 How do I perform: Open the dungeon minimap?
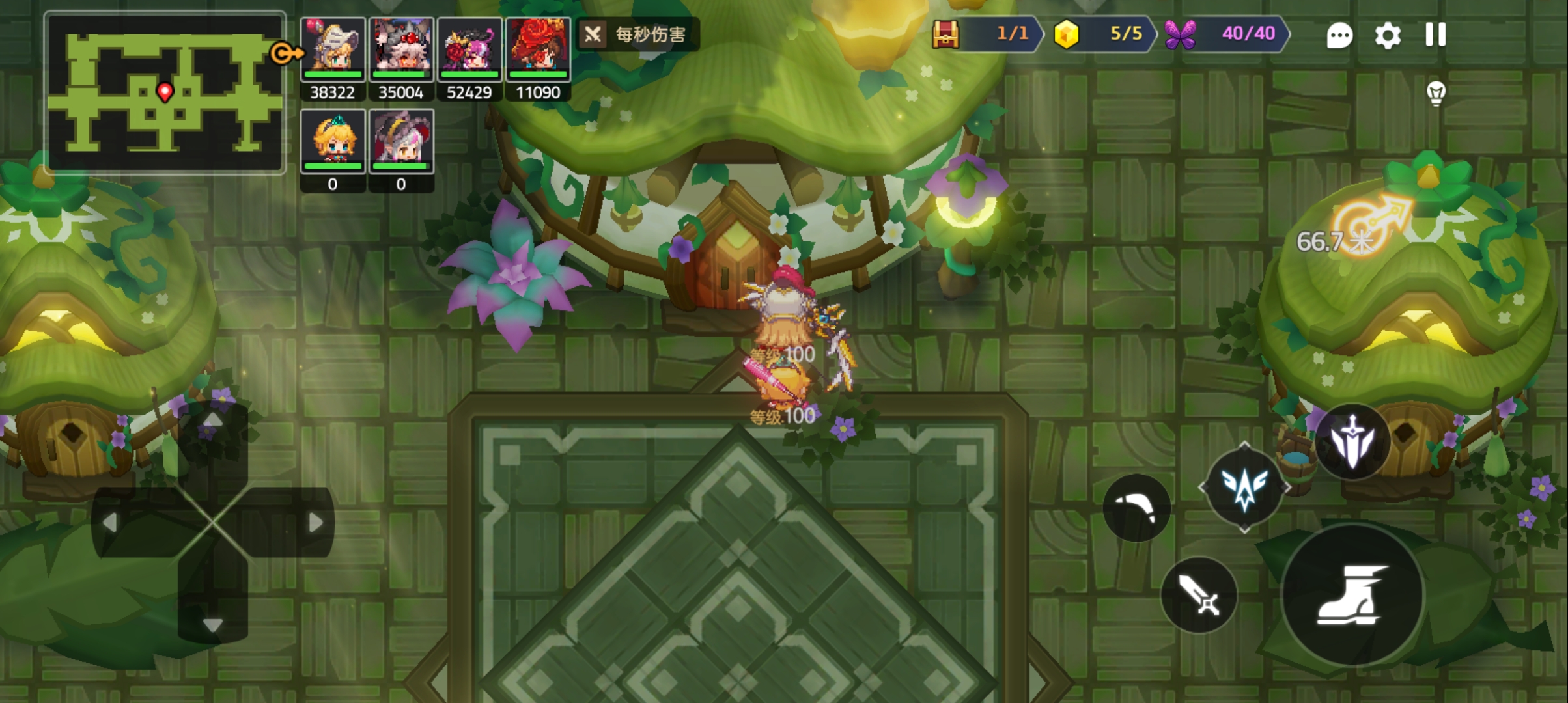tap(165, 92)
